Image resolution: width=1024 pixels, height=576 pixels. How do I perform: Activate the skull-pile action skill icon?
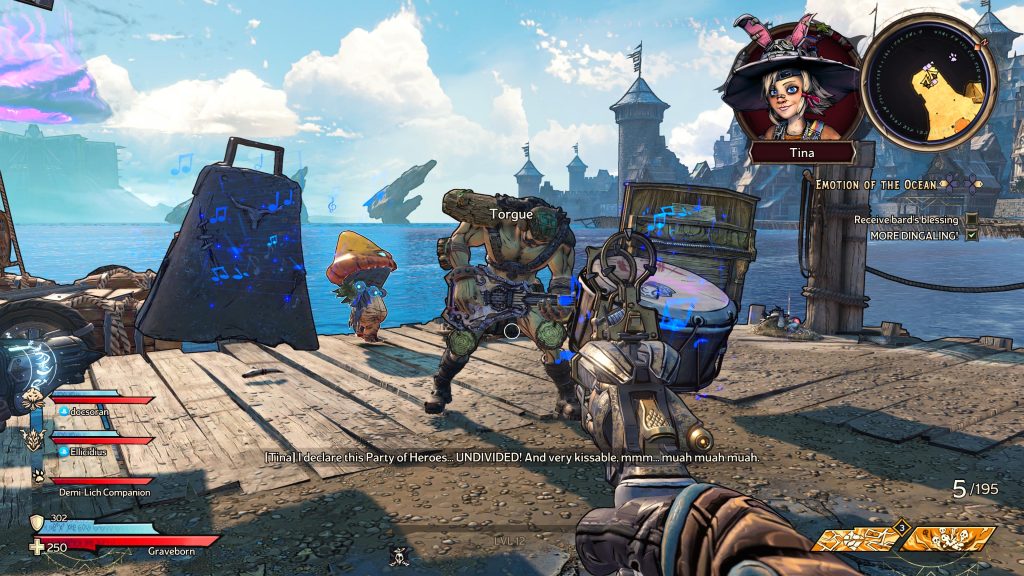click(946, 540)
